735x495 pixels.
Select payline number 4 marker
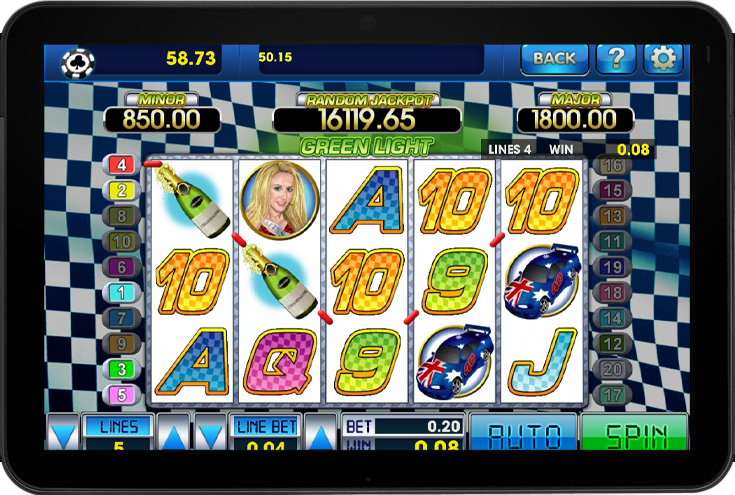[122, 165]
